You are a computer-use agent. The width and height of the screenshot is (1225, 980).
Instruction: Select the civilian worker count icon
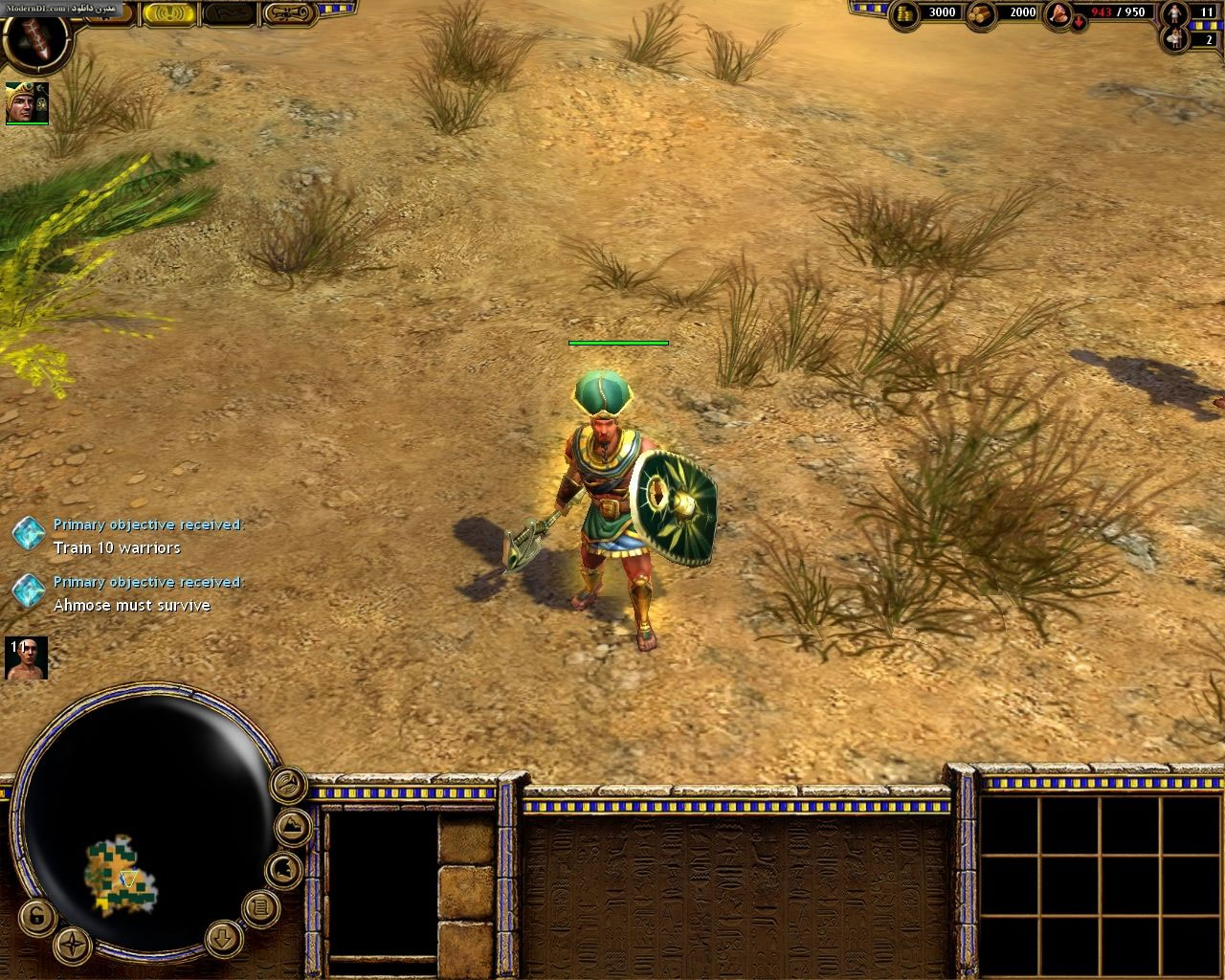click(1173, 13)
